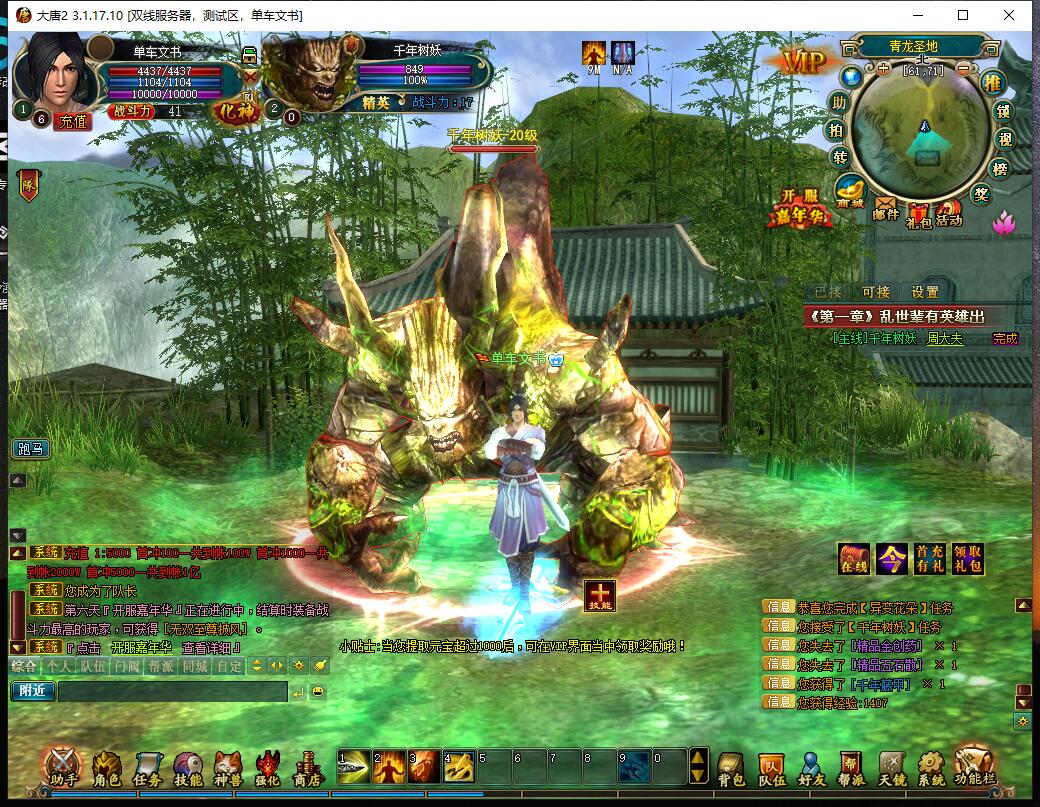This screenshot has width=1040, height=807.
Task: Switch to the 可接 available quests tab
Action: 876,292
